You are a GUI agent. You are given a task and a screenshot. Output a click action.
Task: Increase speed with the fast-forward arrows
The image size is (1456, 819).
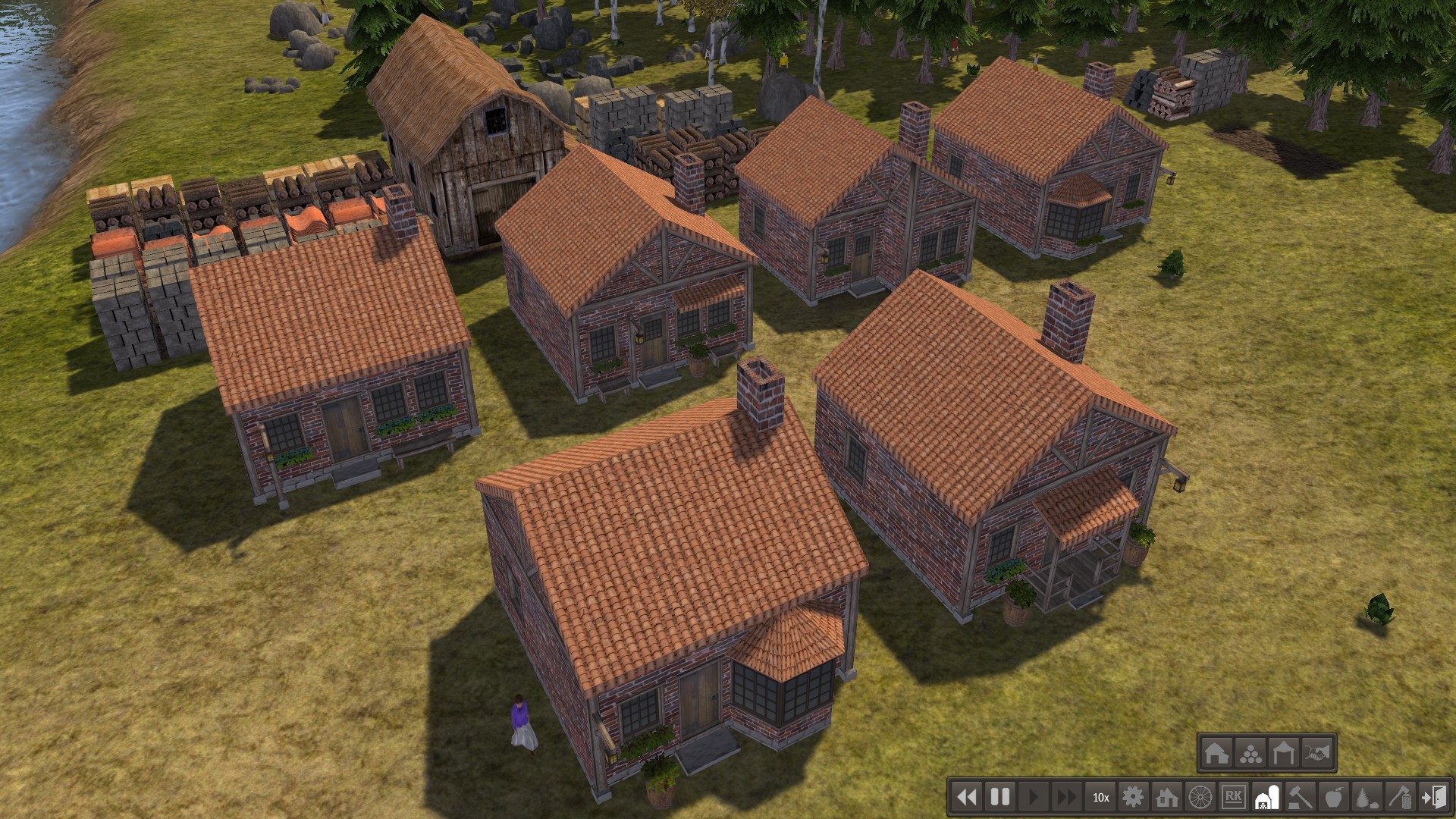[1066, 797]
